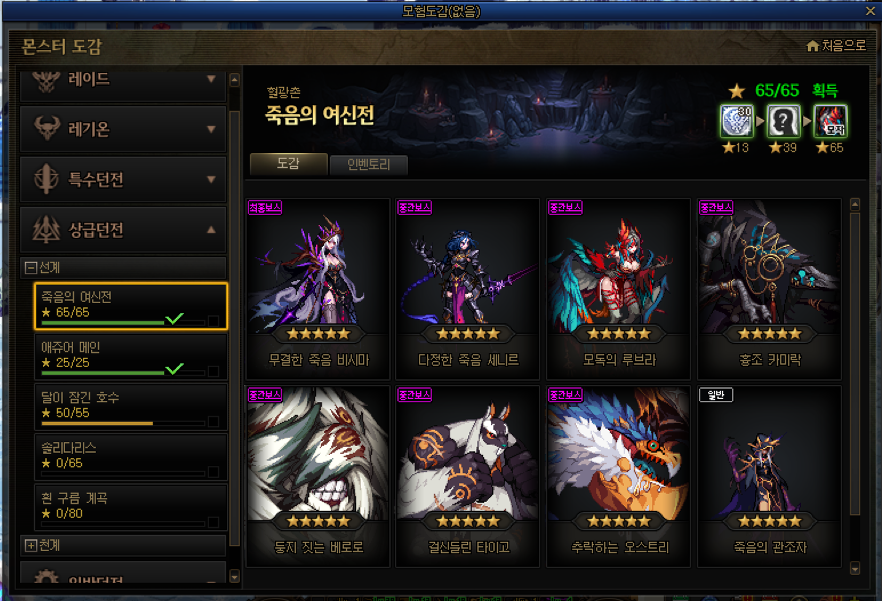
Task: Choose the 홍조 카미락 monster card
Action: tap(768, 284)
